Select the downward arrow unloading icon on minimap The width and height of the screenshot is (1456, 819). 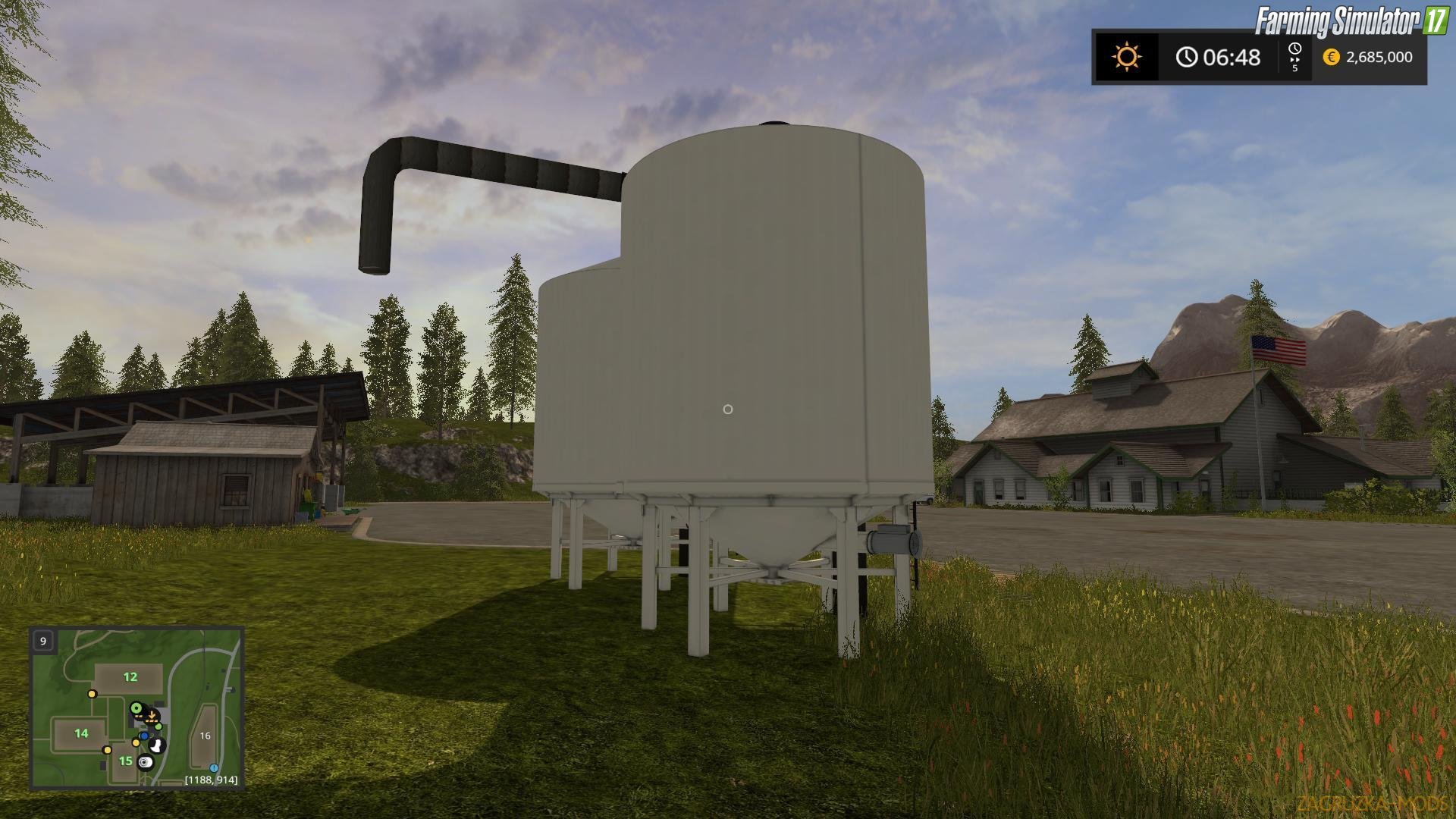(x=152, y=715)
